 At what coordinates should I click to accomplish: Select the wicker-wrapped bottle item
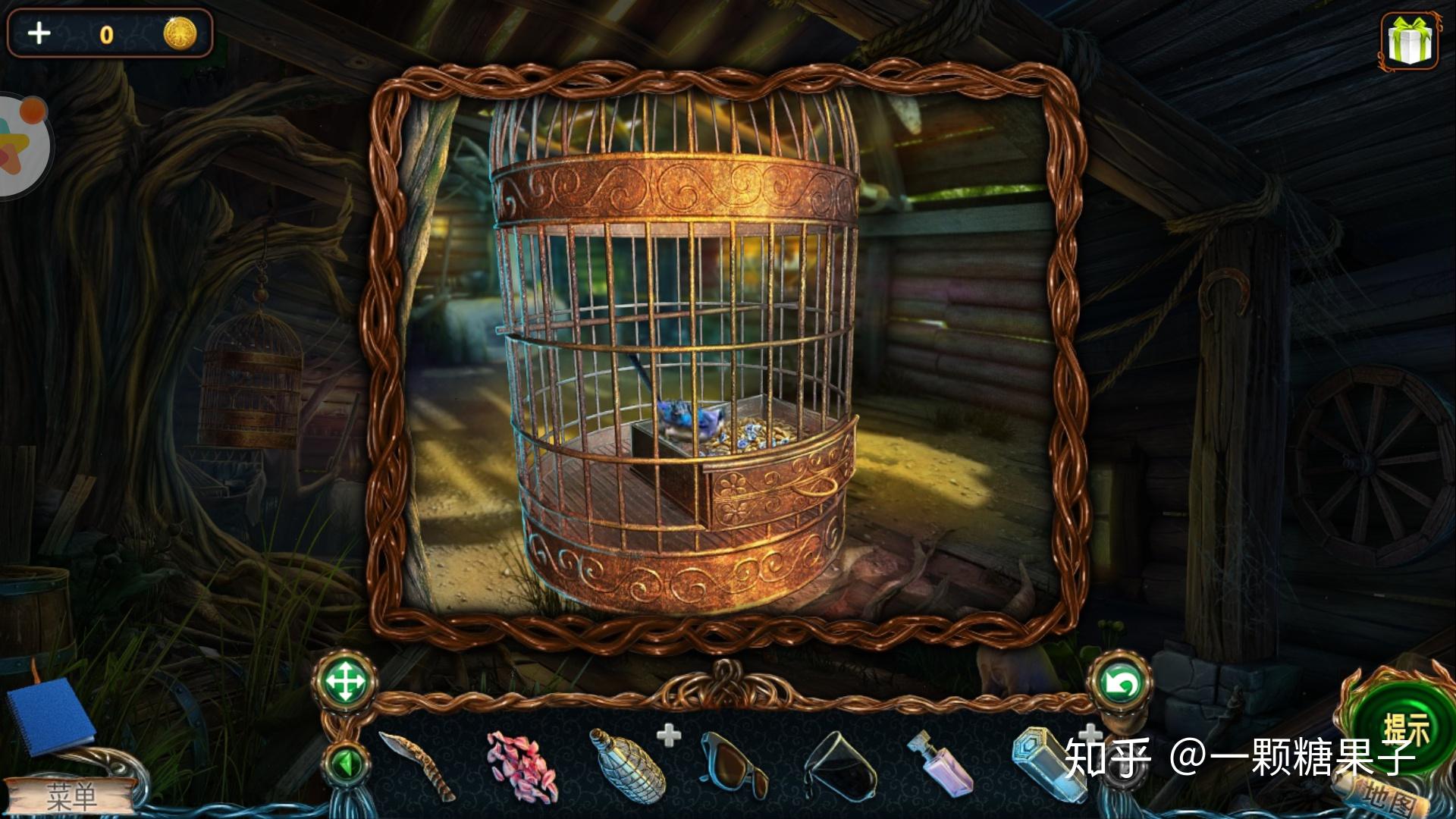[x=626, y=764]
